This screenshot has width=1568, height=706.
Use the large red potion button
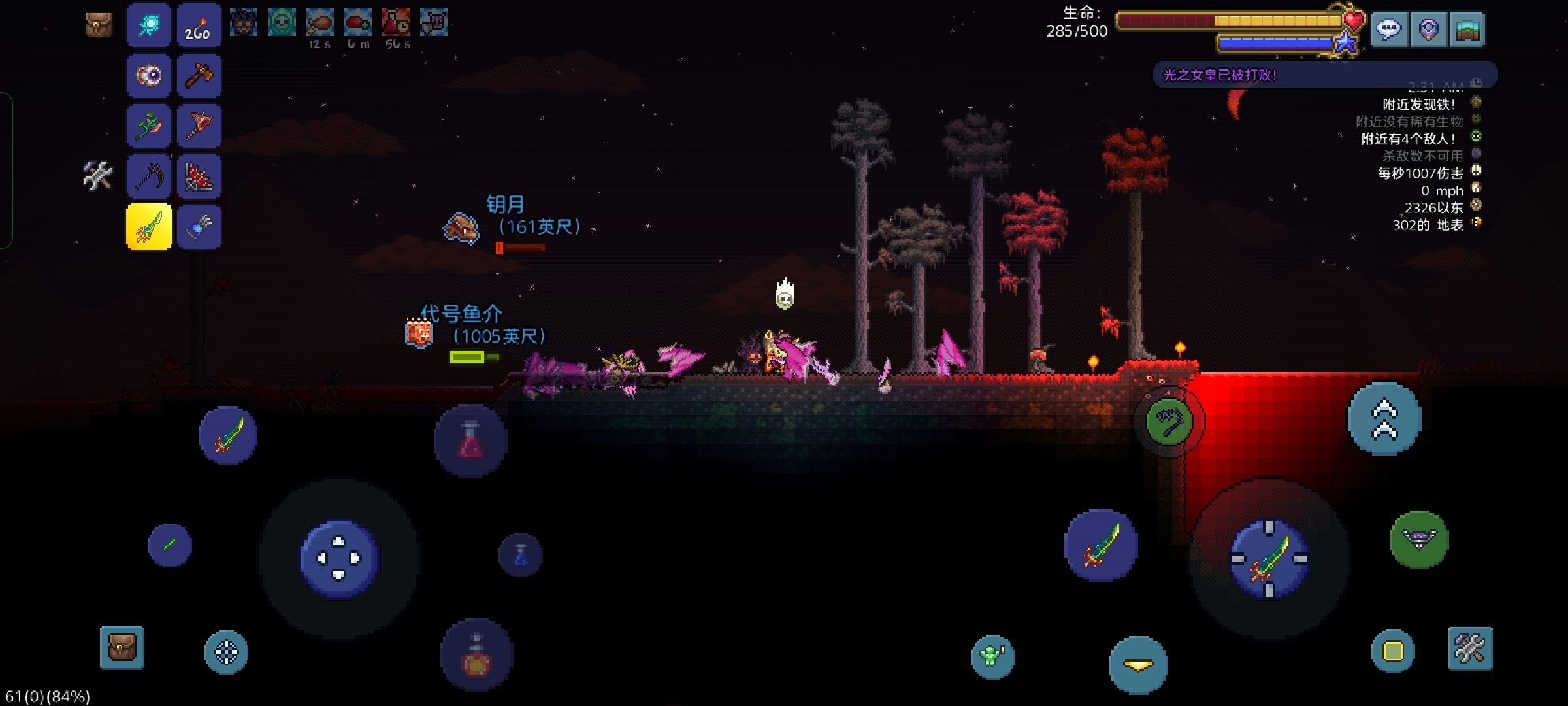coord(470,440)
